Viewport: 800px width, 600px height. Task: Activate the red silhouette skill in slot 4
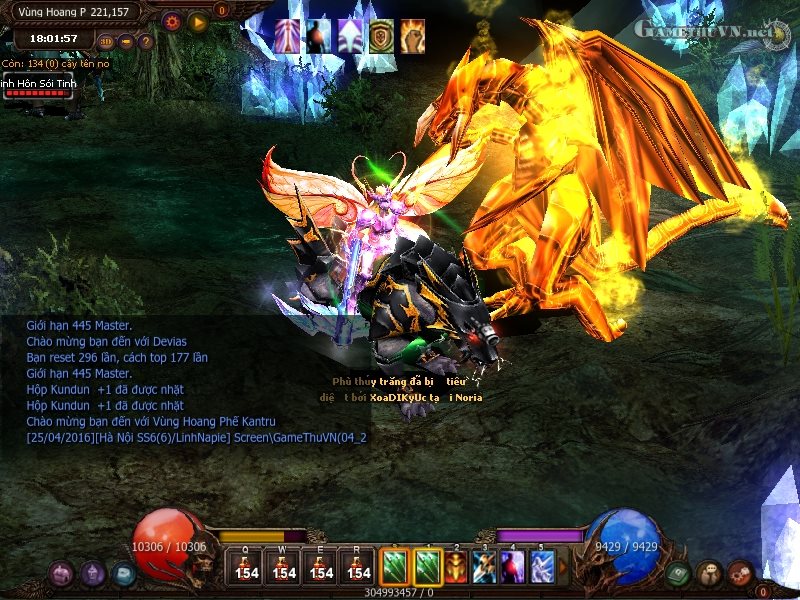pos(513,566)
